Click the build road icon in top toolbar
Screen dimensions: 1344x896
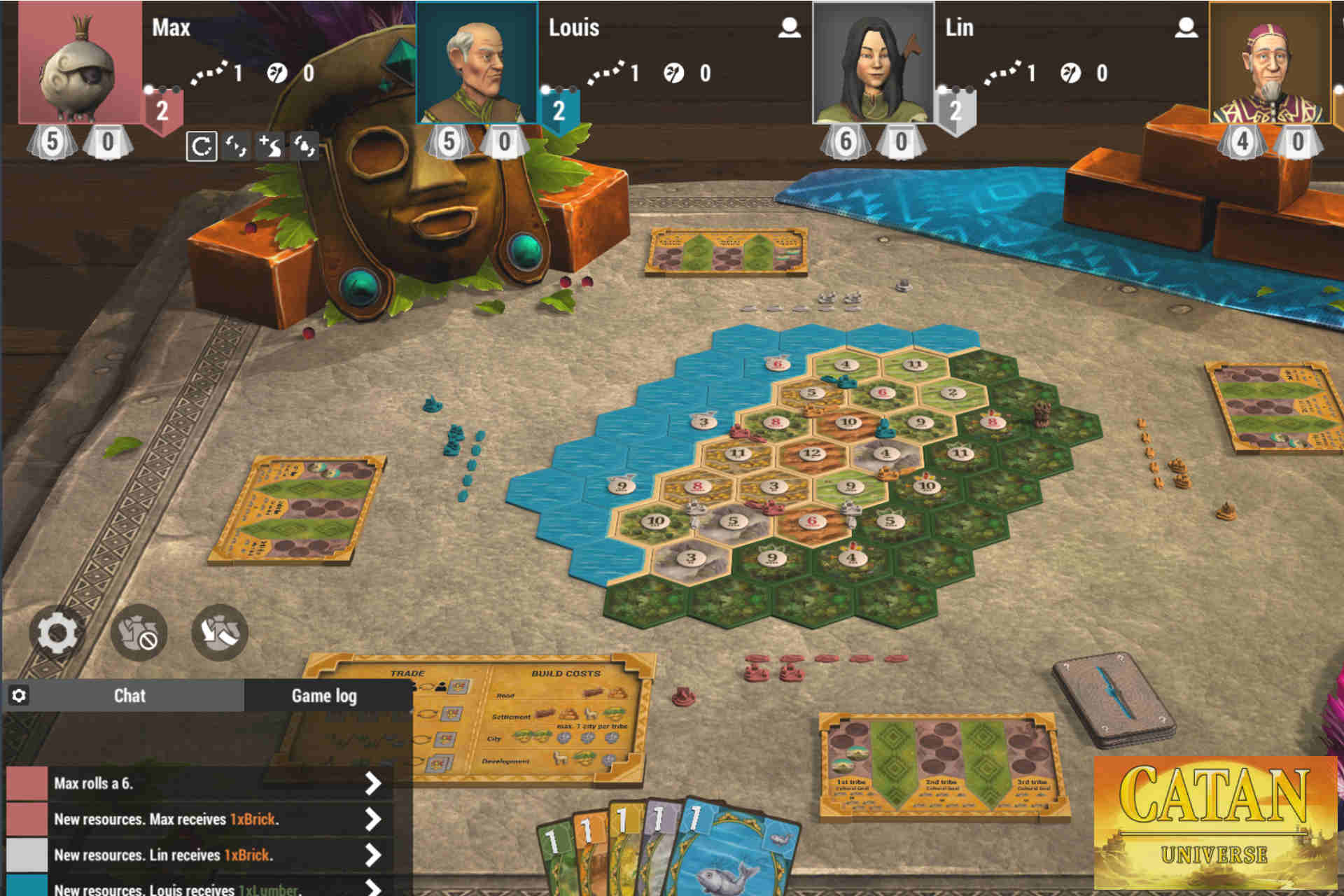(269, 146)
